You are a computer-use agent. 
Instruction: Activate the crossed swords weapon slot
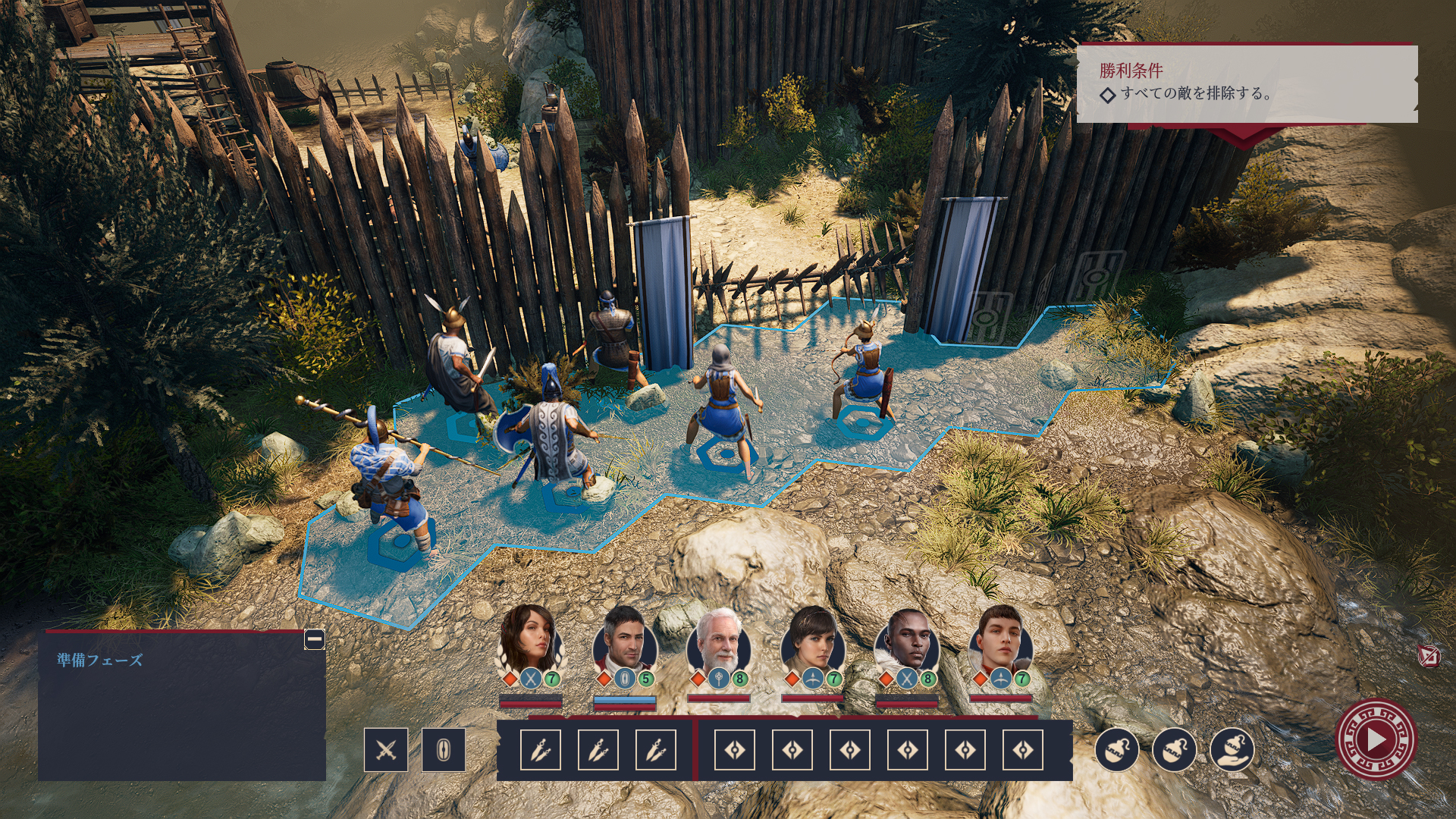point(386,750)
